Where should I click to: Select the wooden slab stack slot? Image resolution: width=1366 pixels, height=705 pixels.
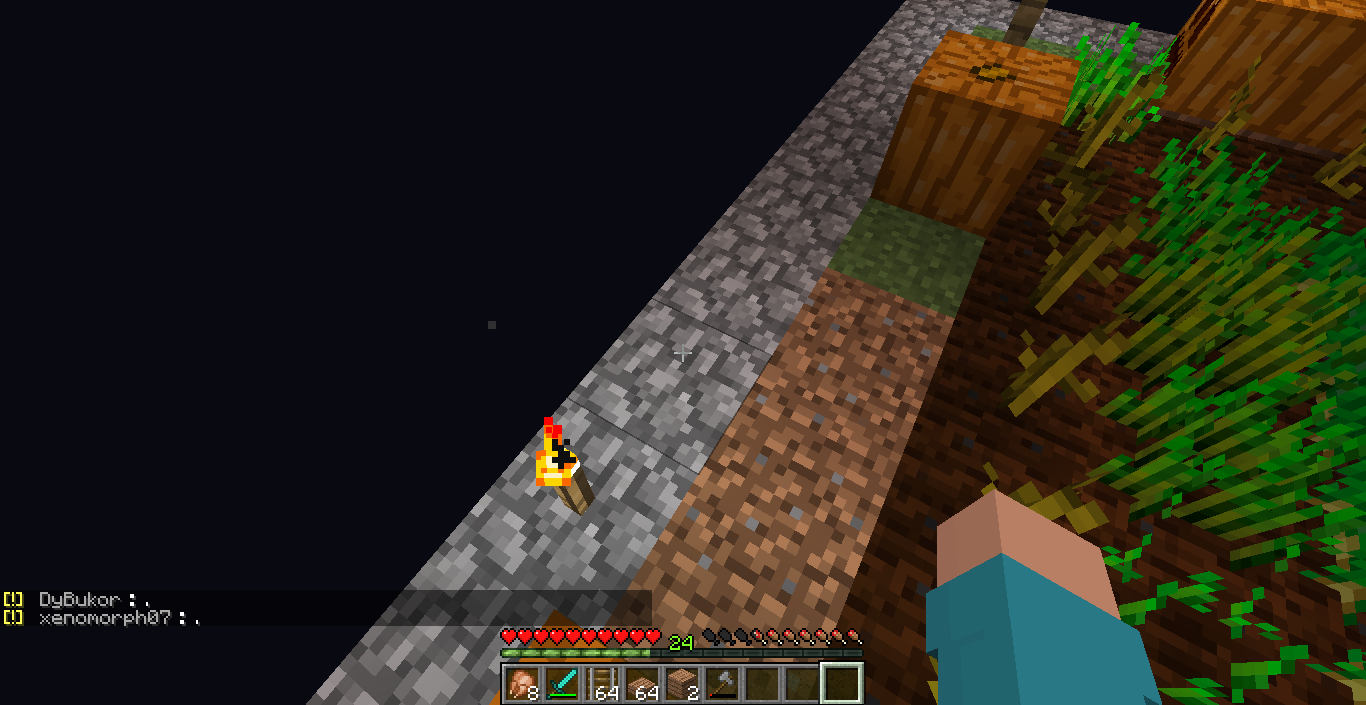[641, 684]
